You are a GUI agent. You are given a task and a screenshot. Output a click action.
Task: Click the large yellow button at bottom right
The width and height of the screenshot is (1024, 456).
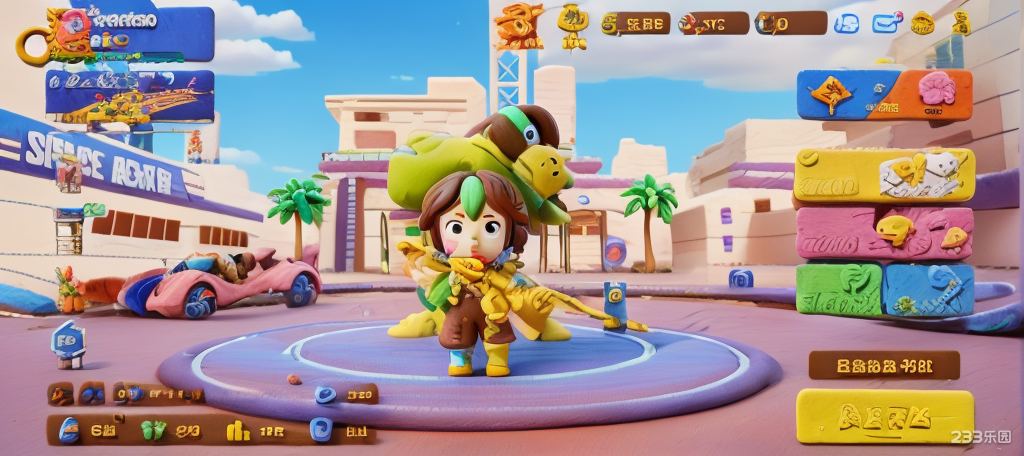pos(884,416)
